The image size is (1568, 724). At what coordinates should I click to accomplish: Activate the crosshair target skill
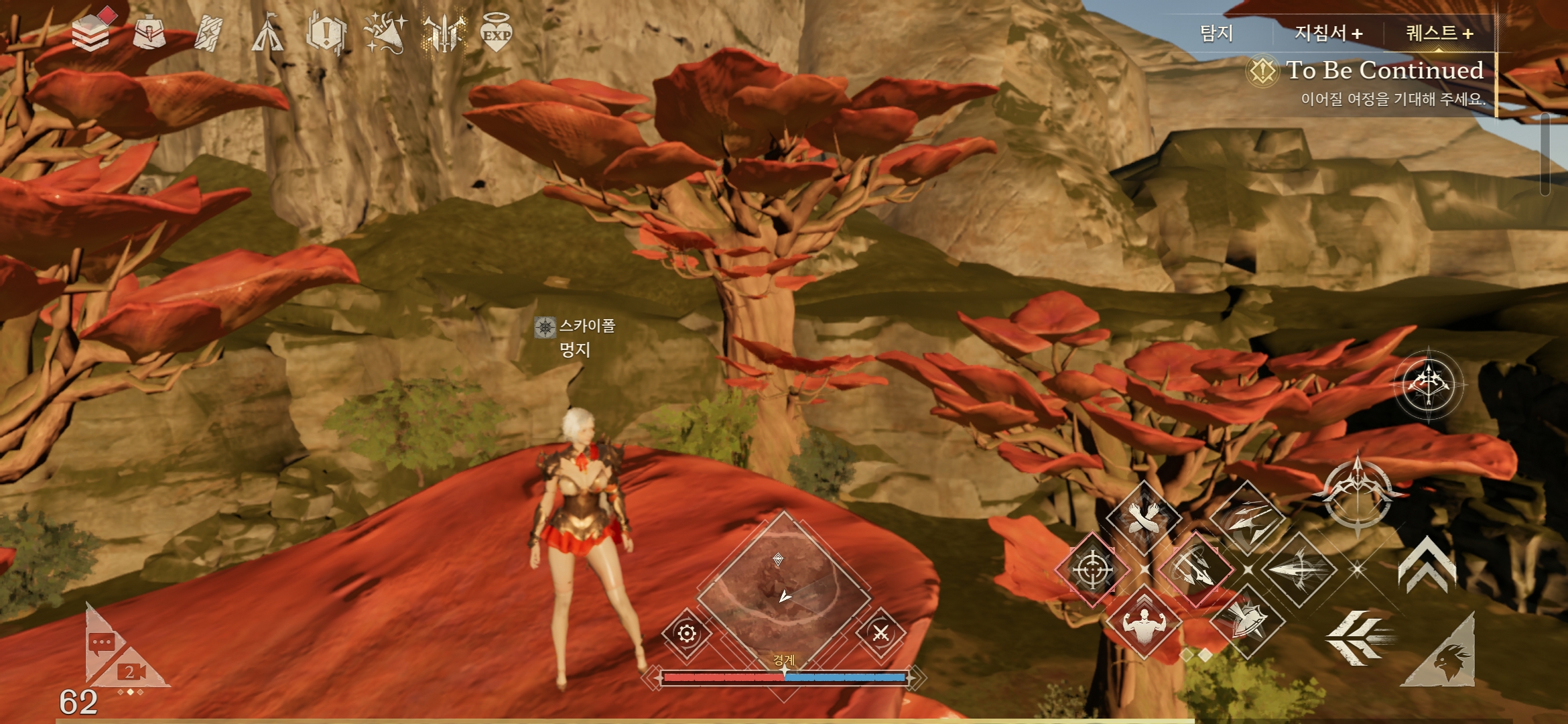tap(1092, 570)
